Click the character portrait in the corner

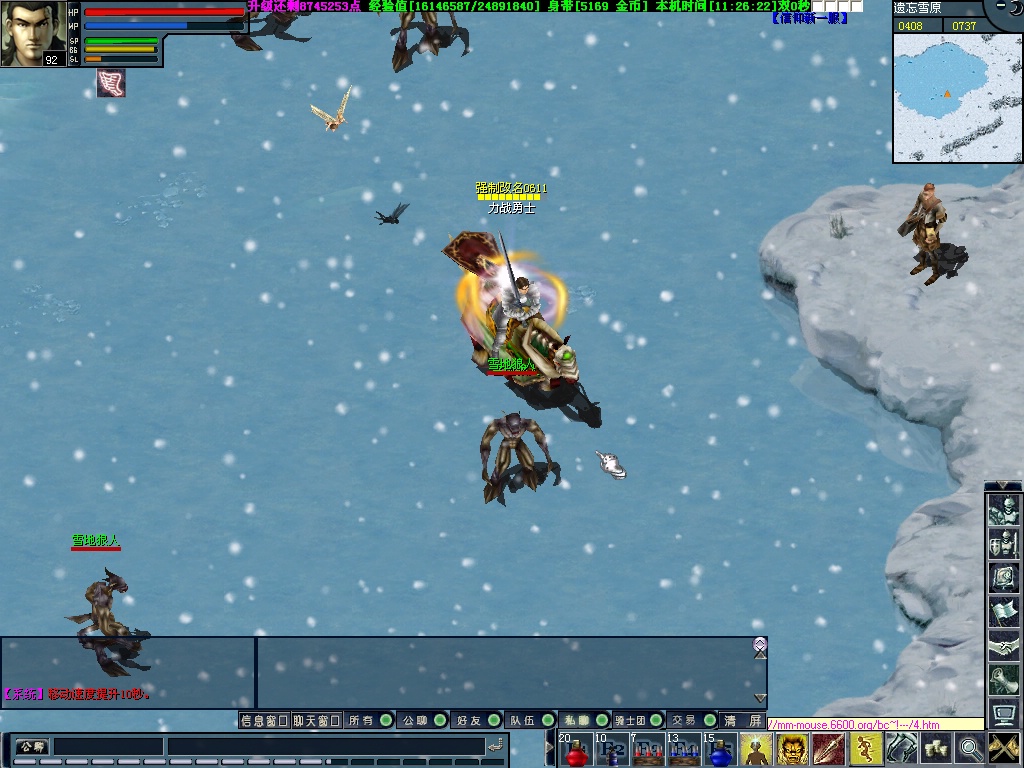tap(33, 33)
